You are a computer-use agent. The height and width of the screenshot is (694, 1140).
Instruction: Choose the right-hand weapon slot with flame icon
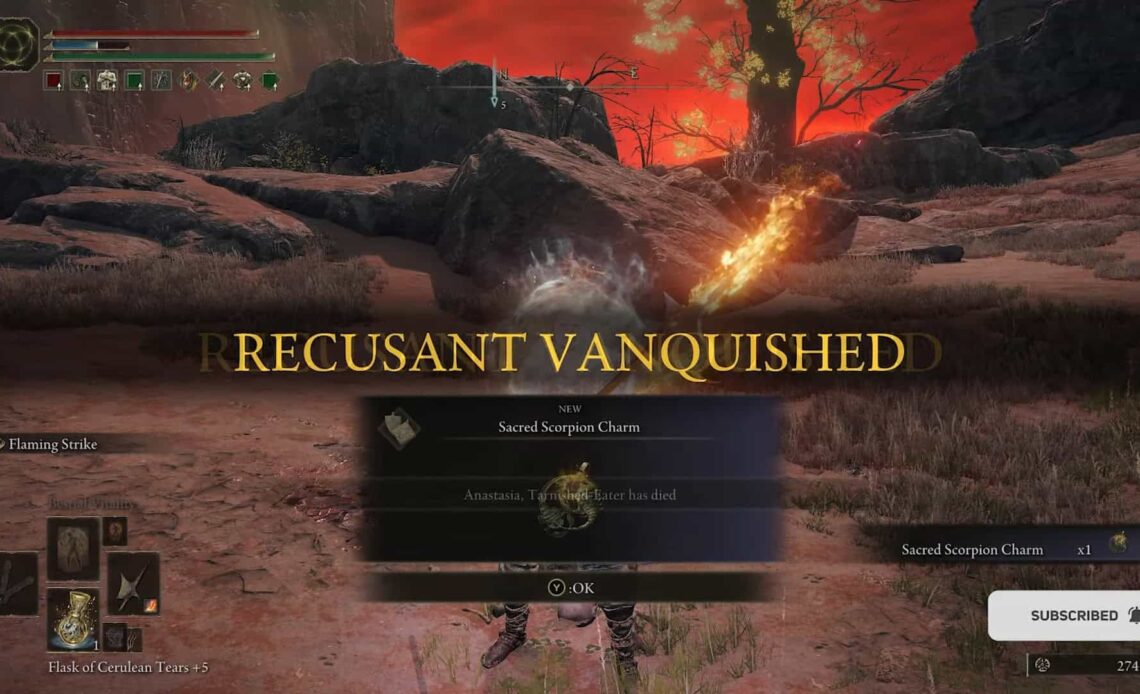pyautogui.click(x=133, y=582)
